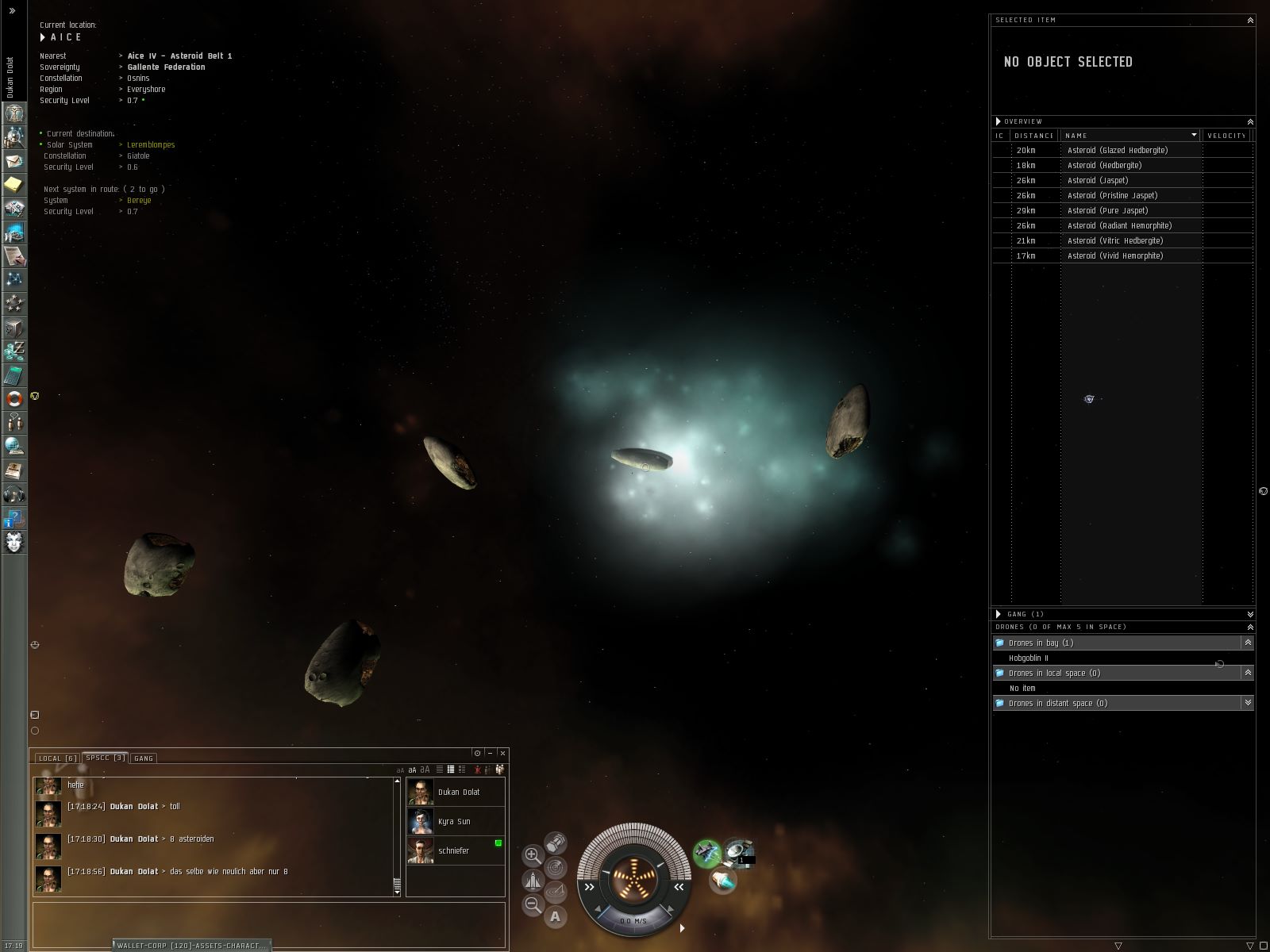
Task: Select Asteroid (Vivid Hemorphite) in overview
Action: click(1115, 255)
